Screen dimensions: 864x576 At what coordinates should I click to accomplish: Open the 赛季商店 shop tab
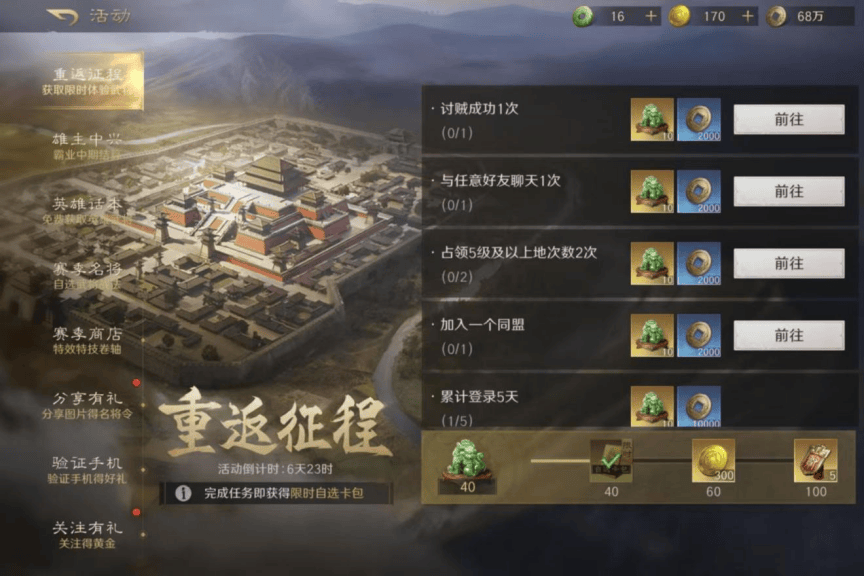[87, 339]
